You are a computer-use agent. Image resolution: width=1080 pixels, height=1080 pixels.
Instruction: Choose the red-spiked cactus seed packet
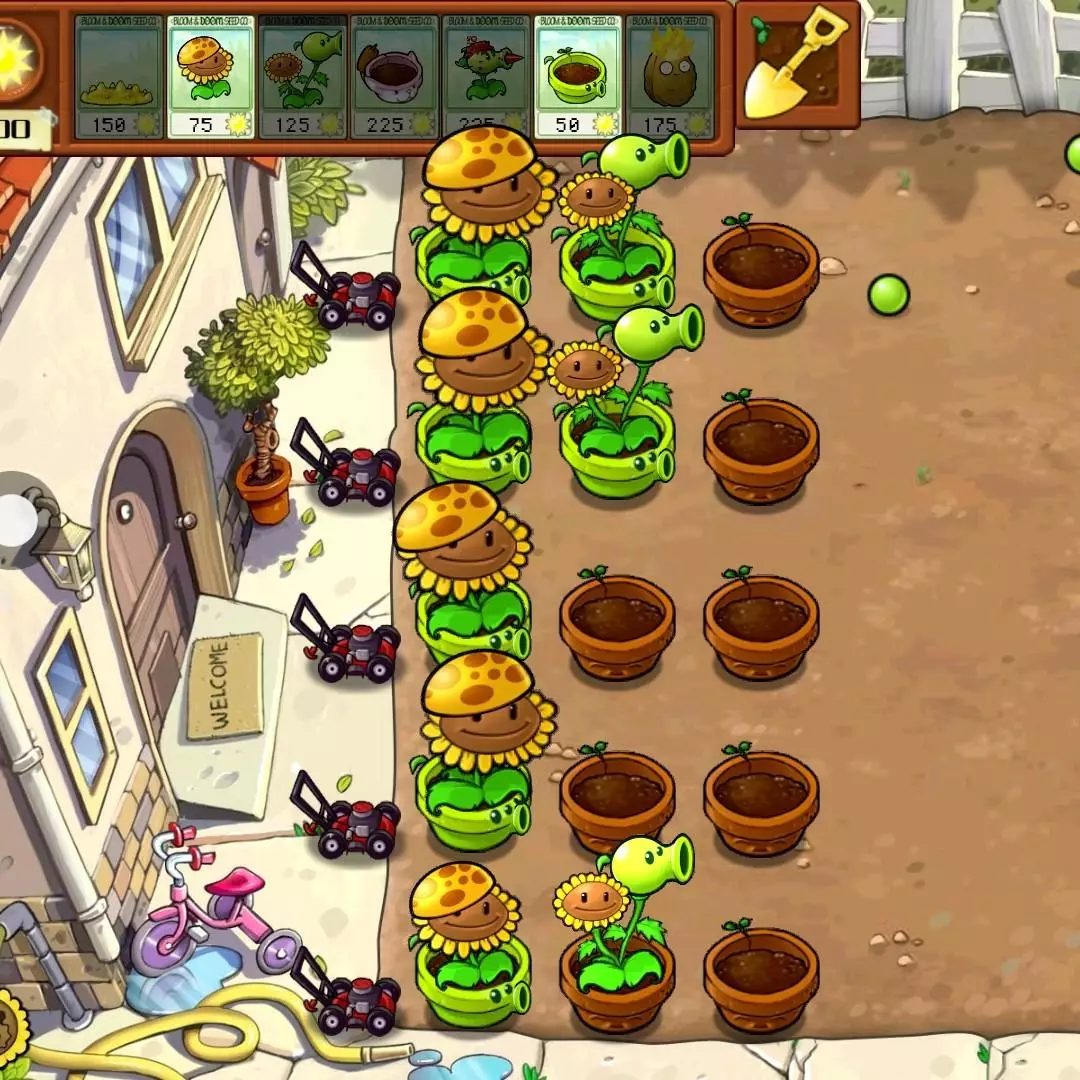(x=486, y=77)
